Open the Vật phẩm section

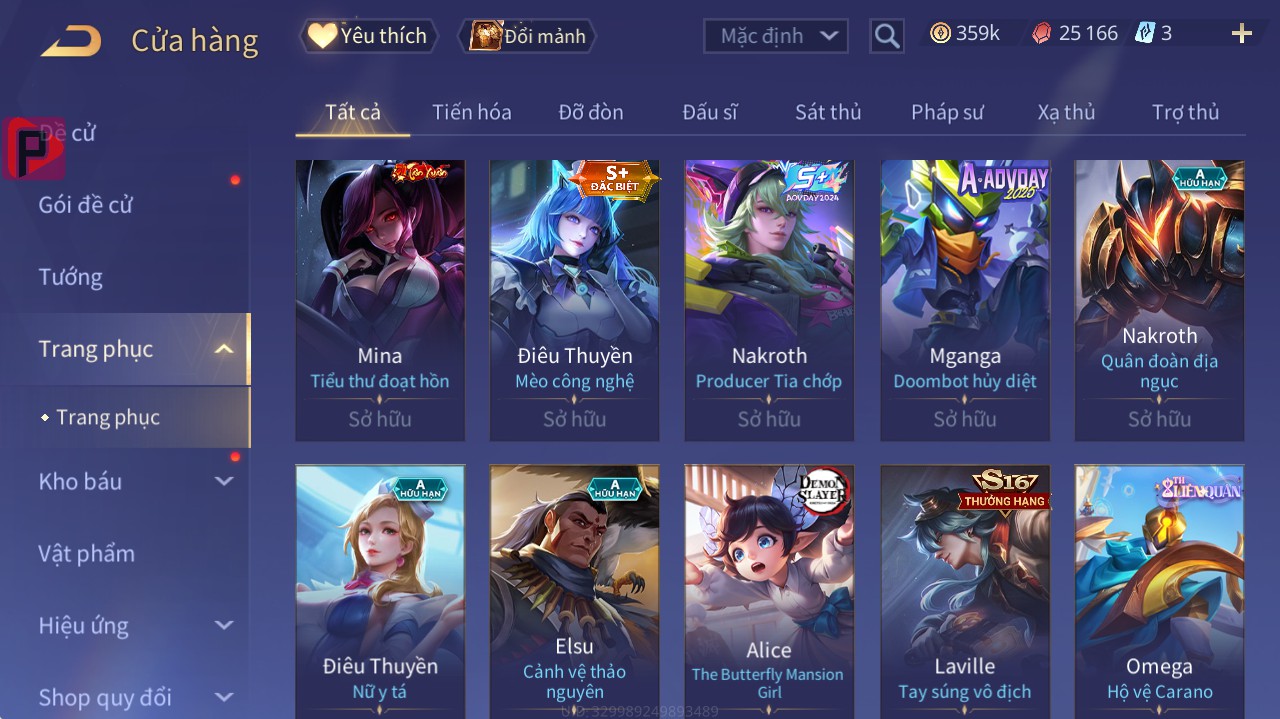(x=87, y=553)
